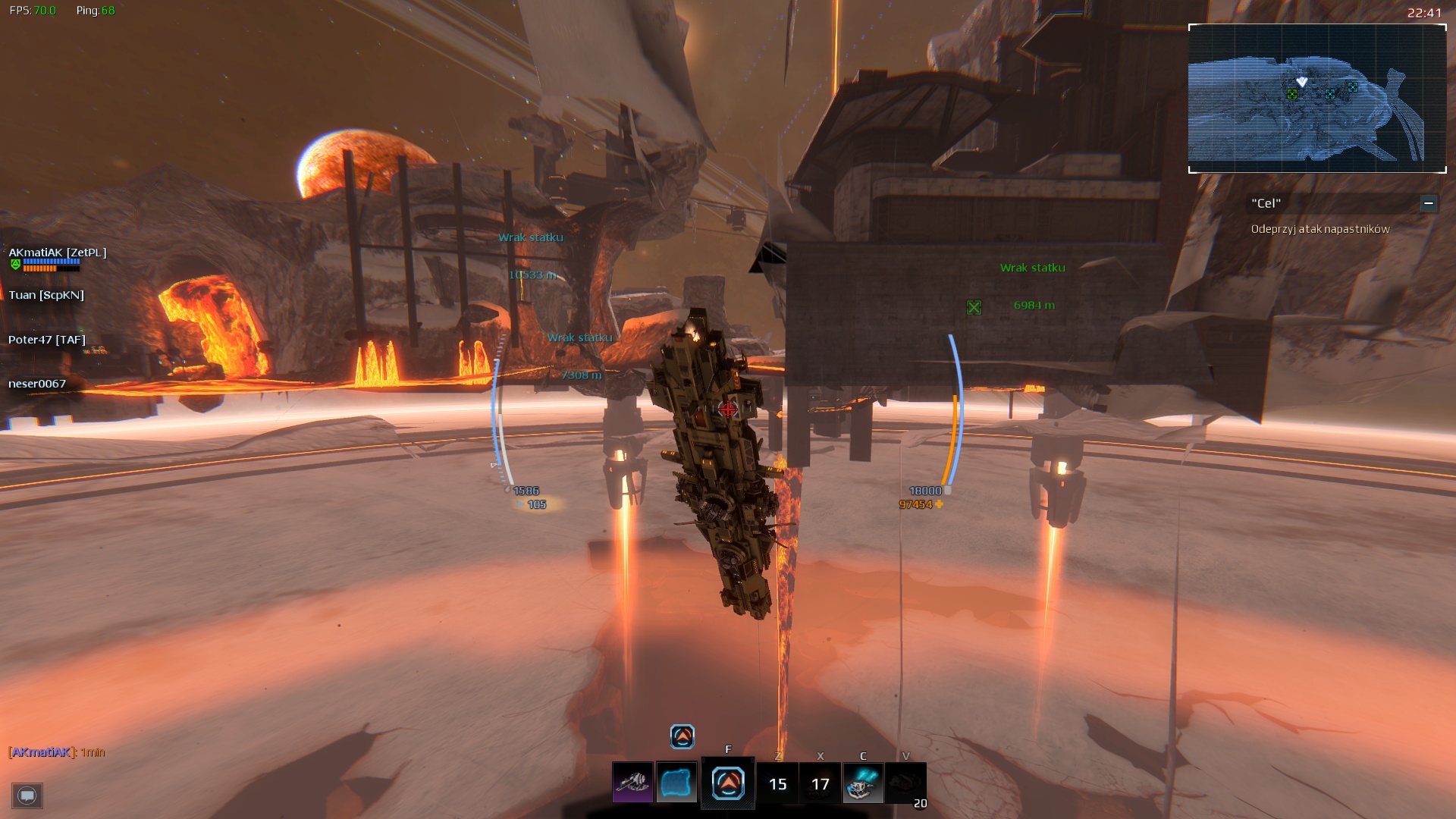Select the purple turret weapon slot
1456x819 pixels.
pos(632,783)
